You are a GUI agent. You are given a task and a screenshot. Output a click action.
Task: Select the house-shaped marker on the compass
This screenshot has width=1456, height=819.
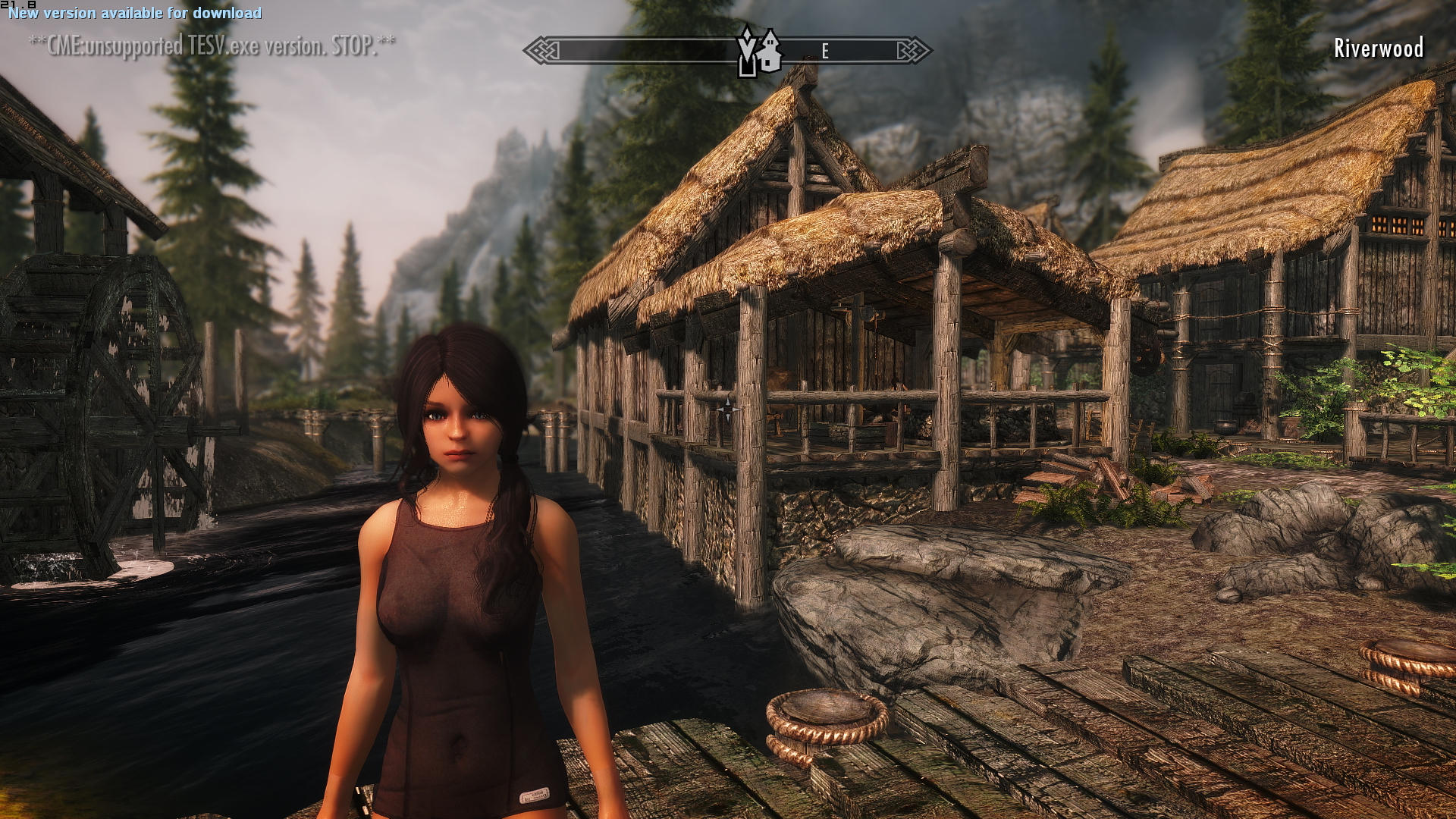point(770,51)
